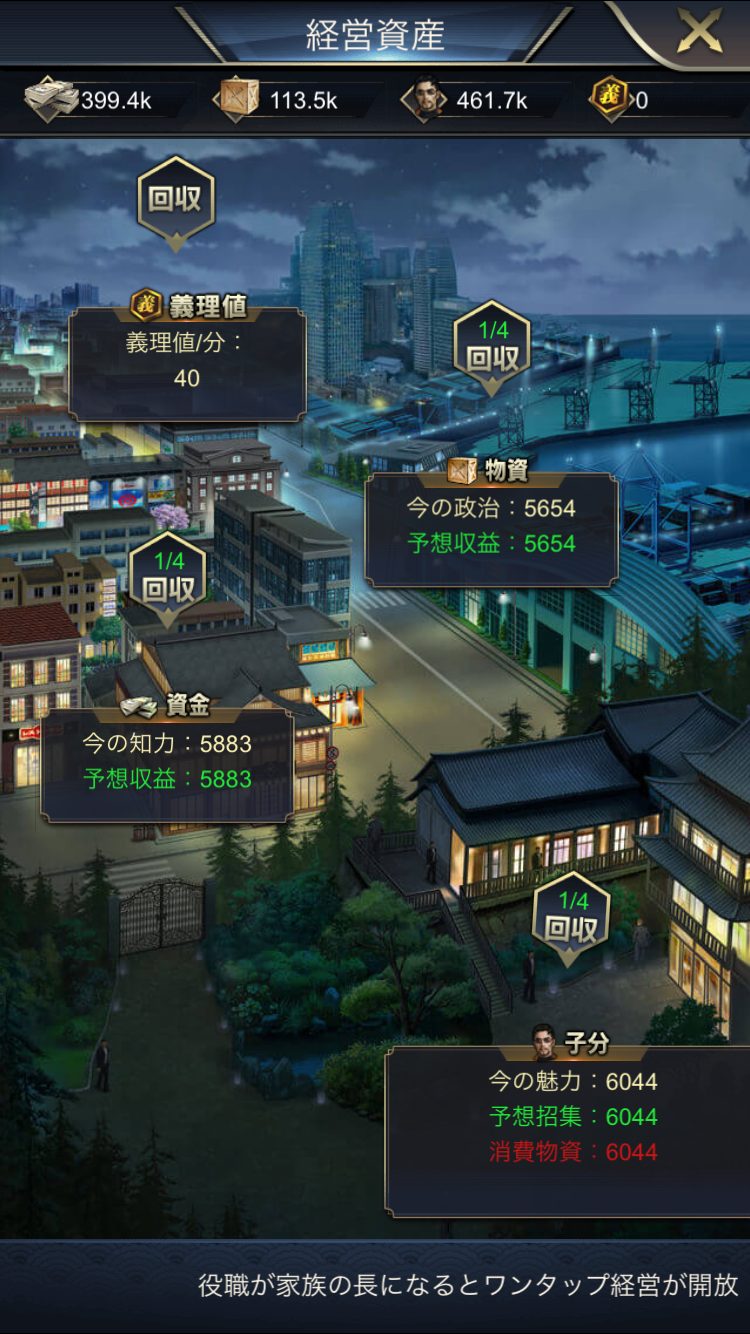Collect 義理値 with its 回収 badge
Viewport: 750px width, 1334px height.
175,200
